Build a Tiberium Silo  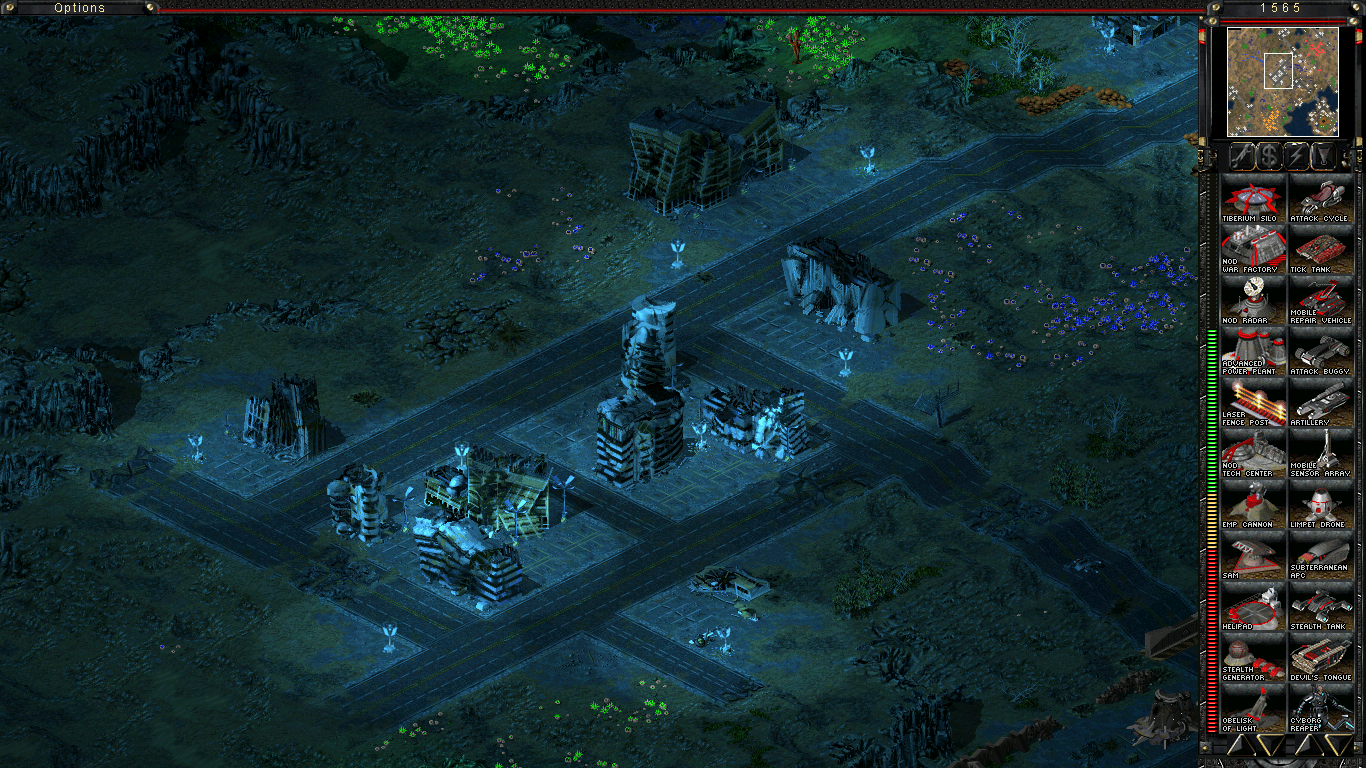[1253, 198]
